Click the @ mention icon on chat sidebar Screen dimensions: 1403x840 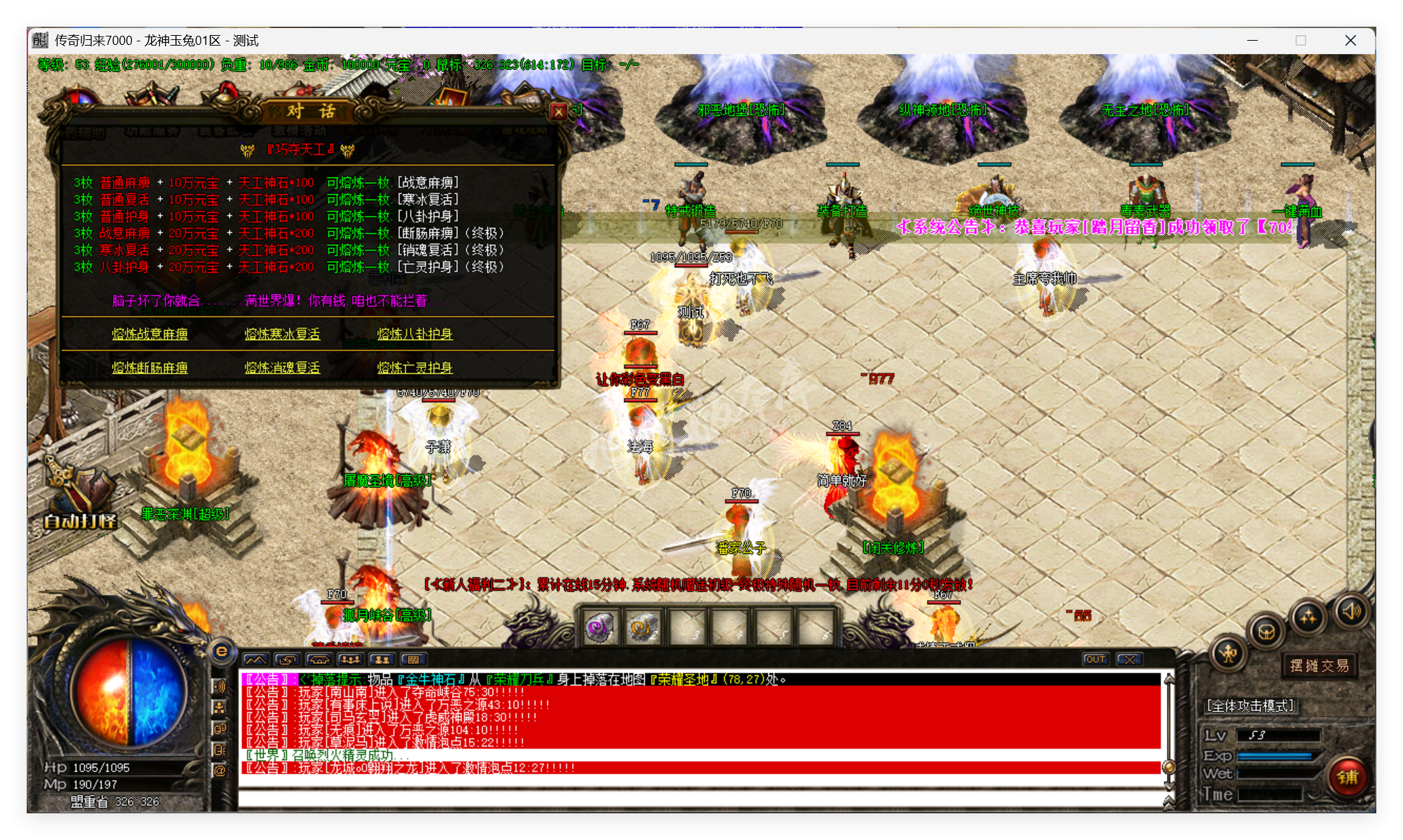(220, 771)
